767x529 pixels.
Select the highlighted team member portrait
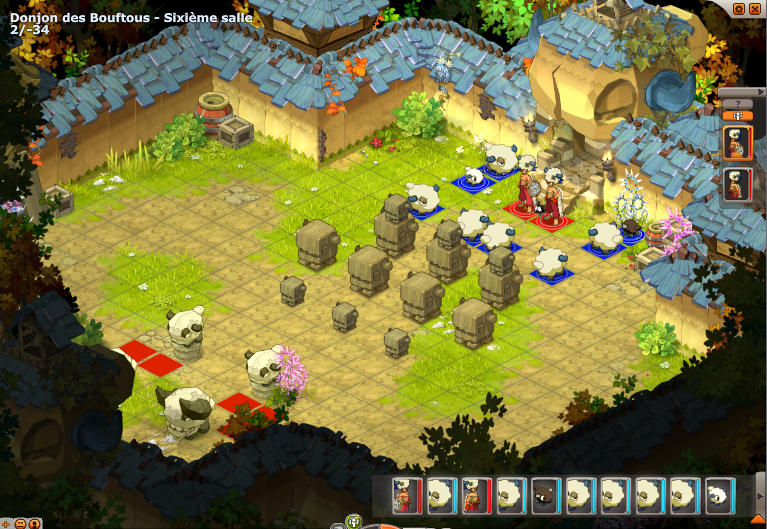point(737,142)
